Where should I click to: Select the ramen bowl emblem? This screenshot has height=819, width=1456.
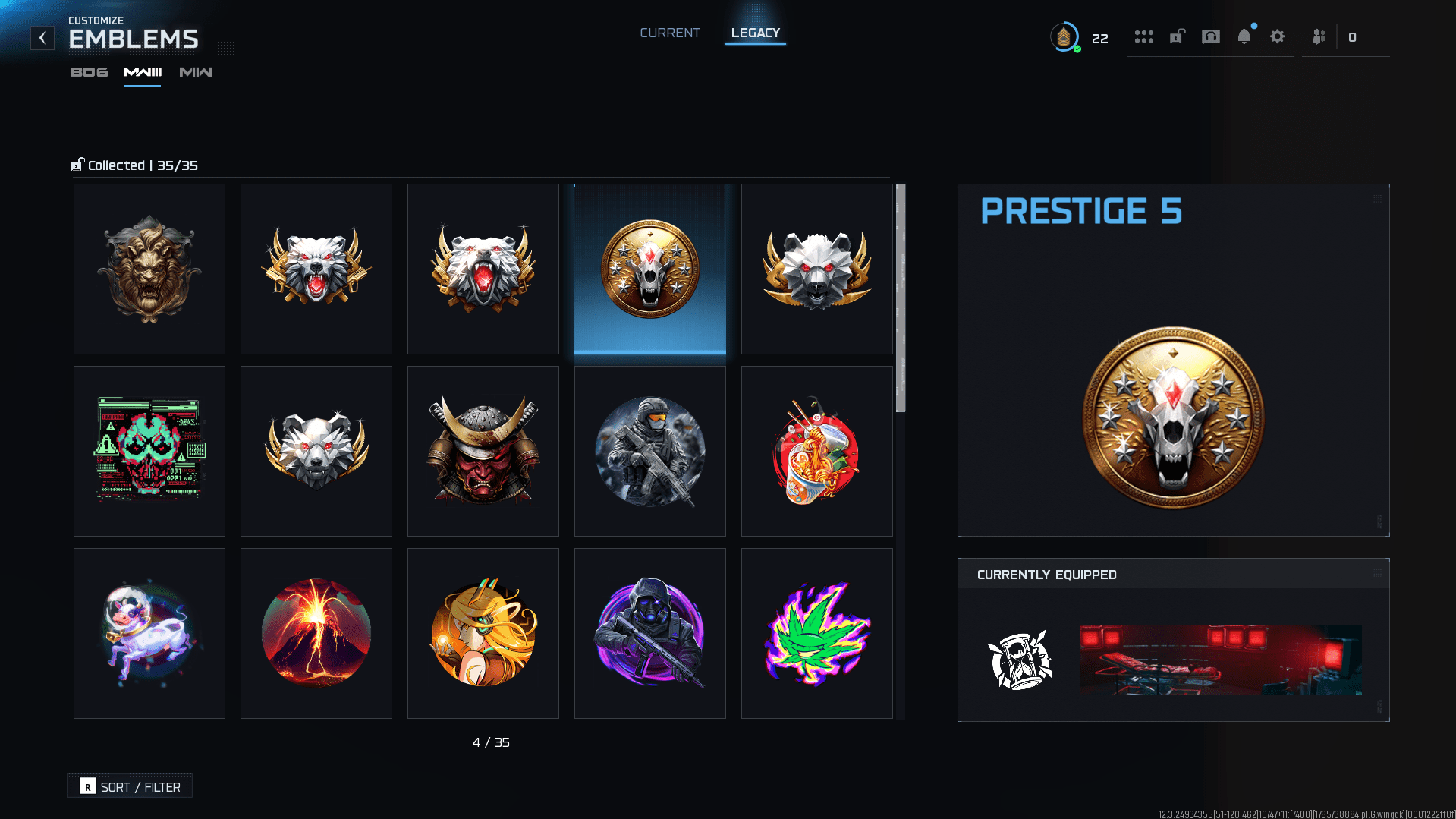[816, 451]
